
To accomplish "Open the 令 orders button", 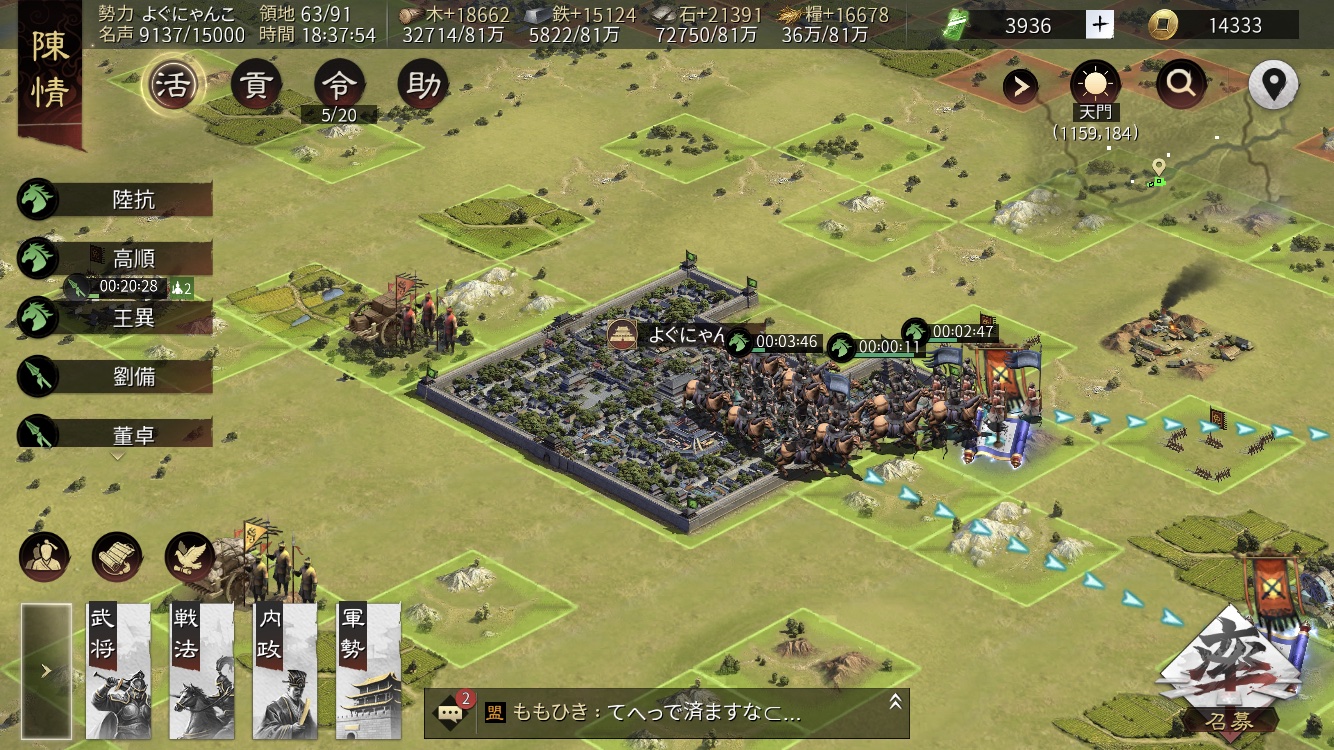I will coord(339,86).
